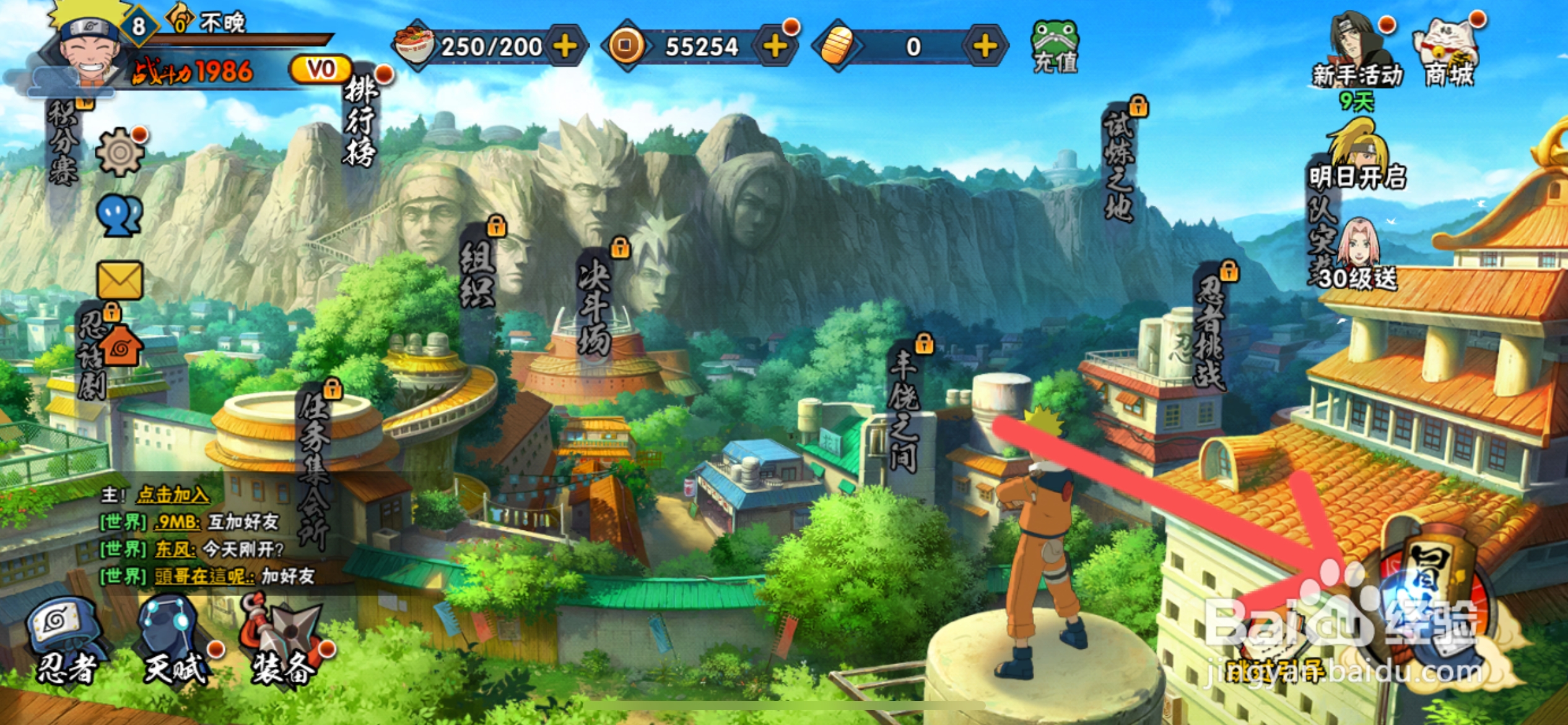Open the mail envelope icon
1568x725 pixels.
120,281
